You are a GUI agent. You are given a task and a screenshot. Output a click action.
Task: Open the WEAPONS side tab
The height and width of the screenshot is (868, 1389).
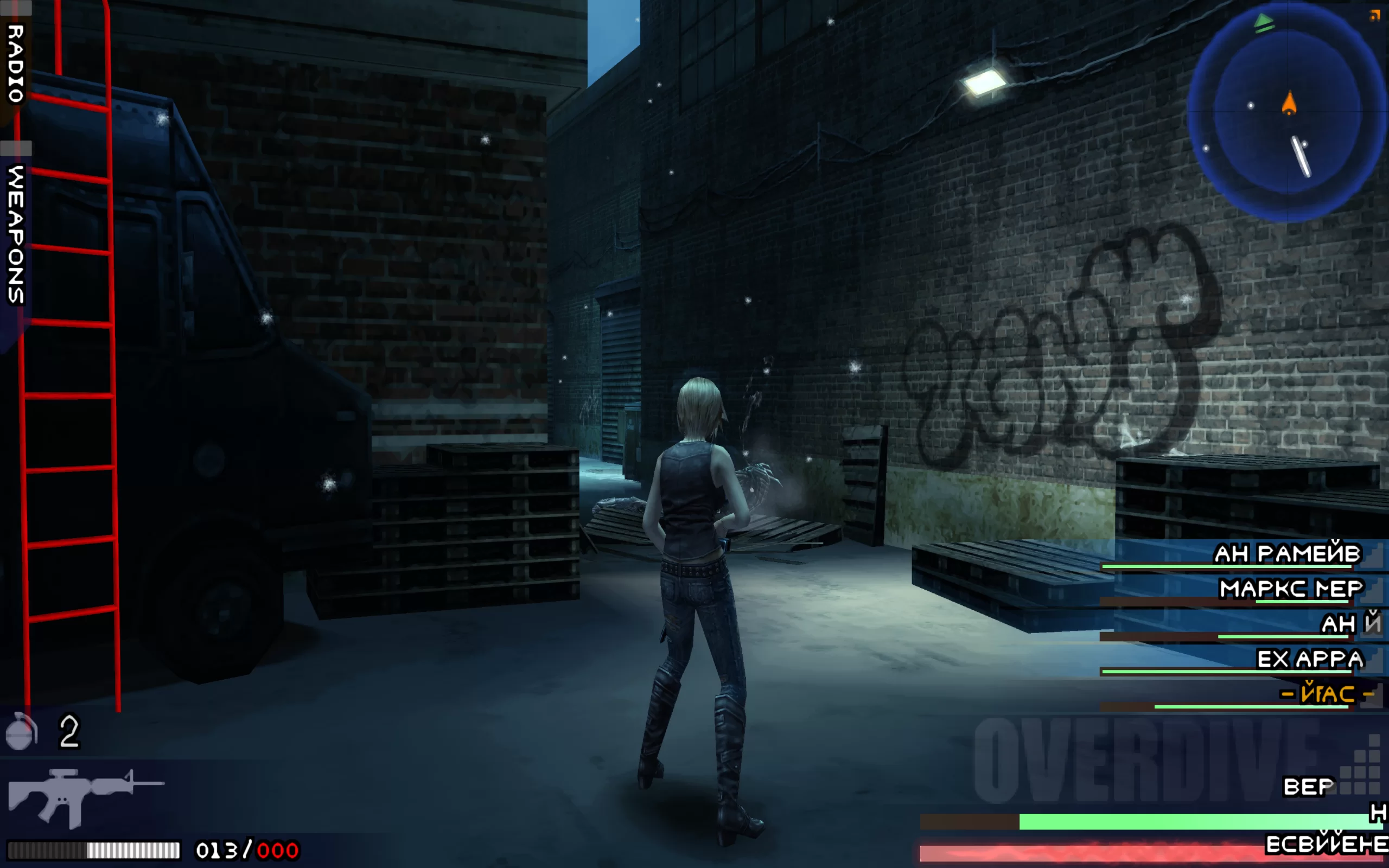(x=16, y=234)
